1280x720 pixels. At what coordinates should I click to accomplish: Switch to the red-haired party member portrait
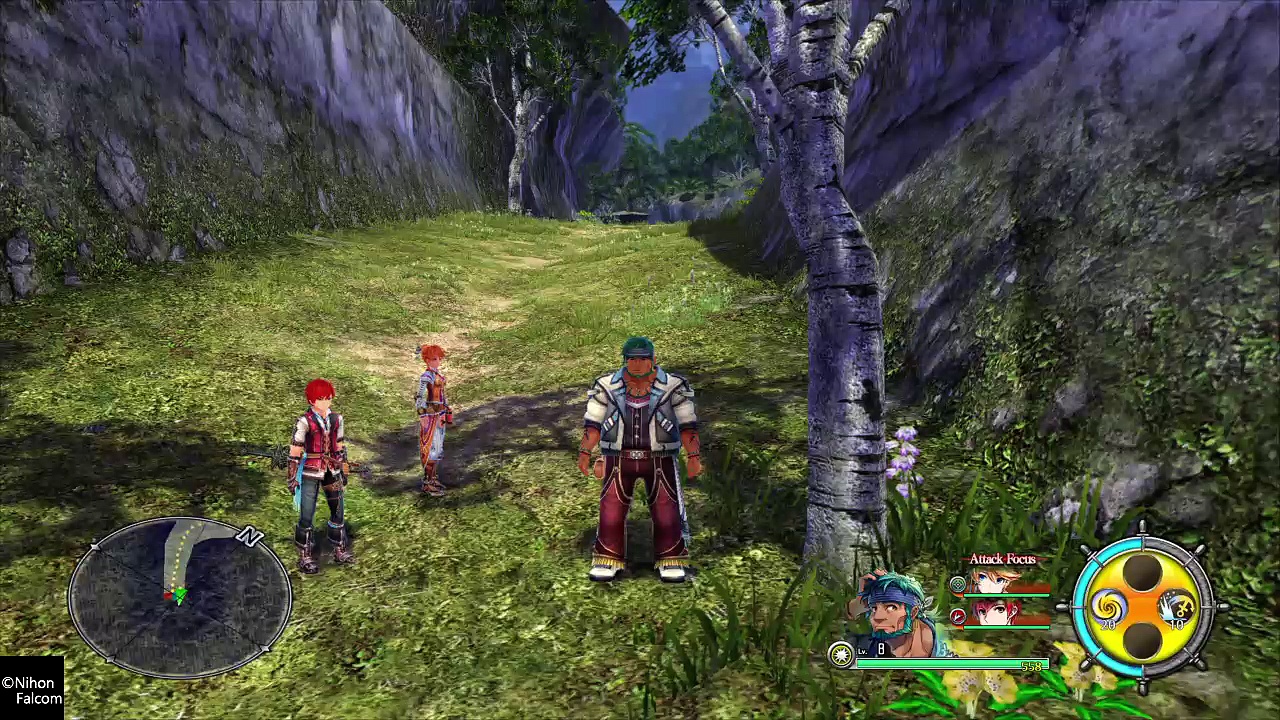pos(993,613)
